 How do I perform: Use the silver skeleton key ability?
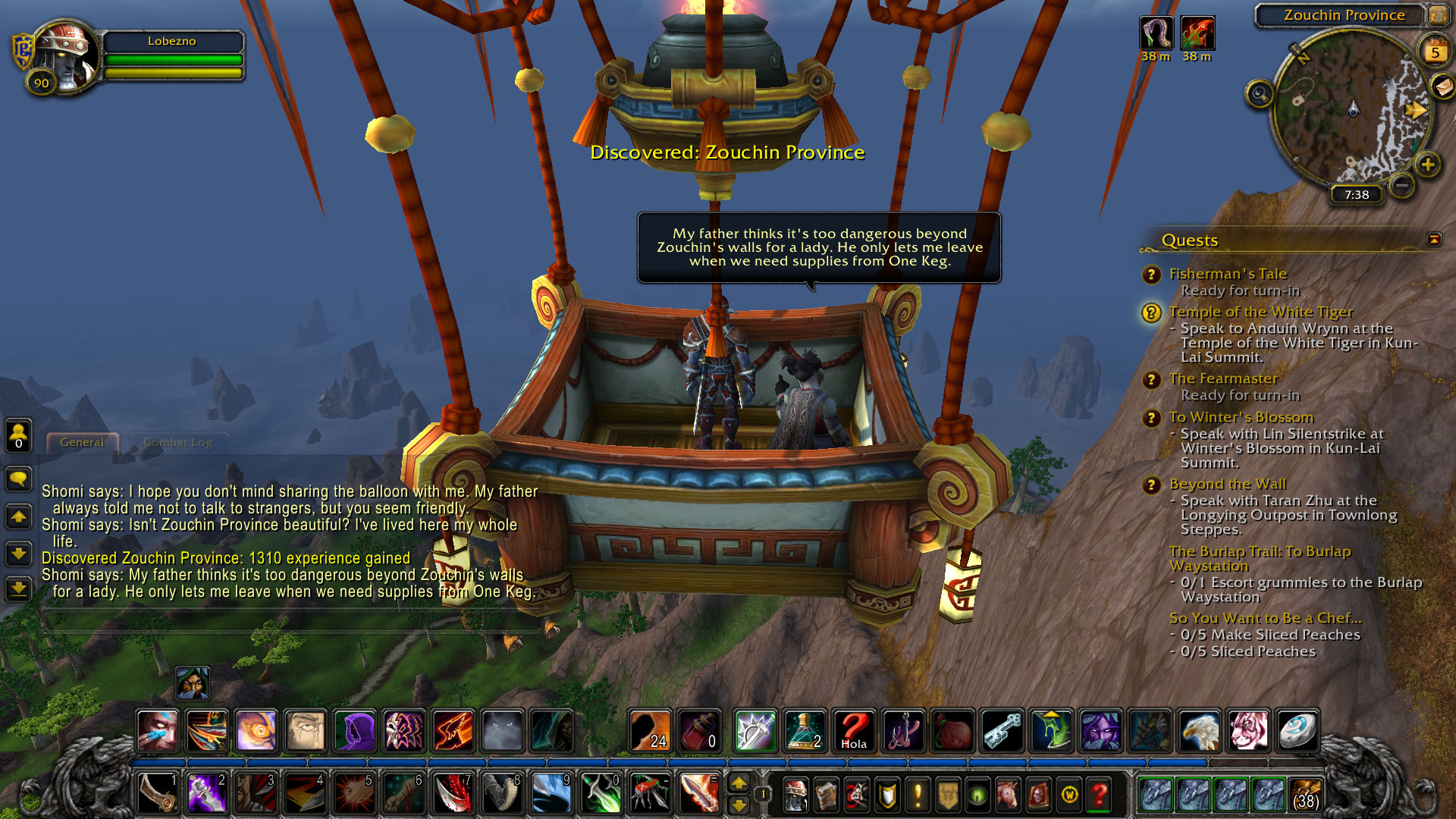pyautogui.click(x=1002, y=731)
